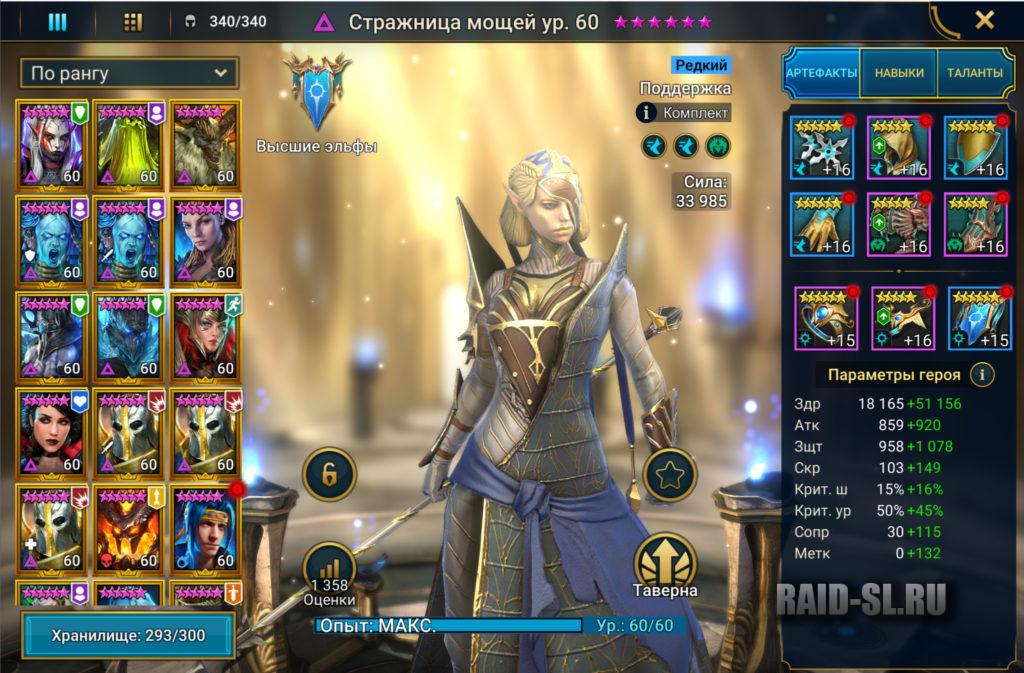Toggle the star favorite button
The image size is (1024, 673).
(669, 476)
